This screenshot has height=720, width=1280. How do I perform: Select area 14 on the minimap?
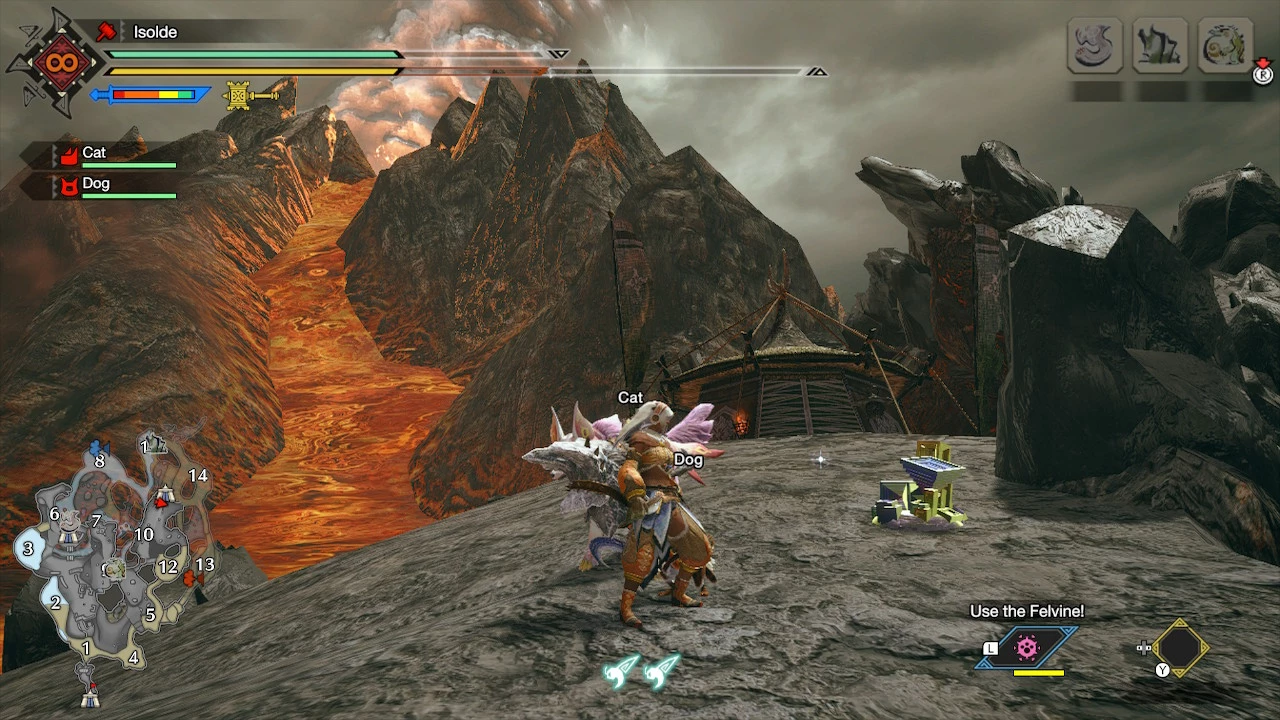coord(198,476)
